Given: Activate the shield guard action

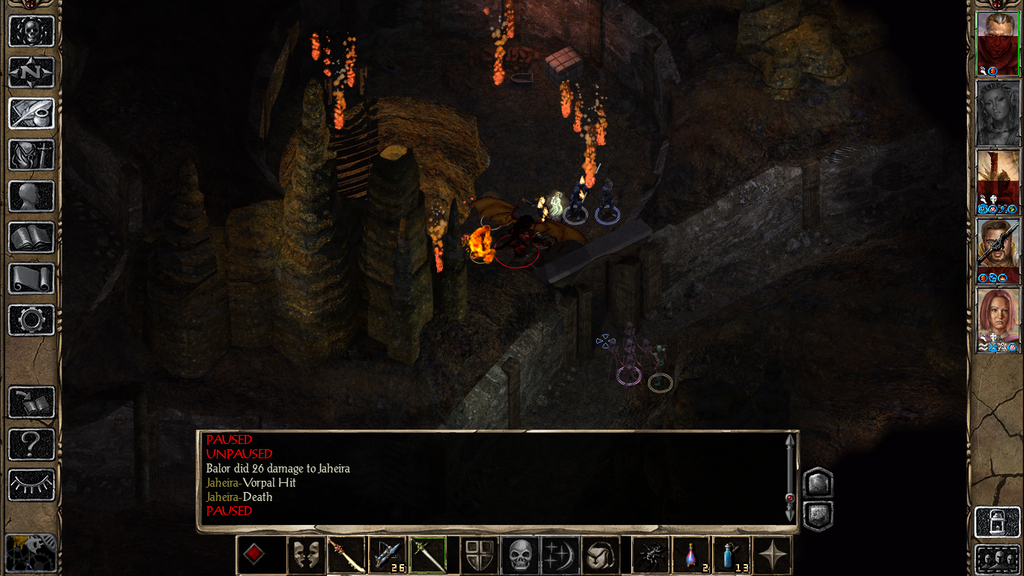Looking at the screenshot, I should [479, 555].
